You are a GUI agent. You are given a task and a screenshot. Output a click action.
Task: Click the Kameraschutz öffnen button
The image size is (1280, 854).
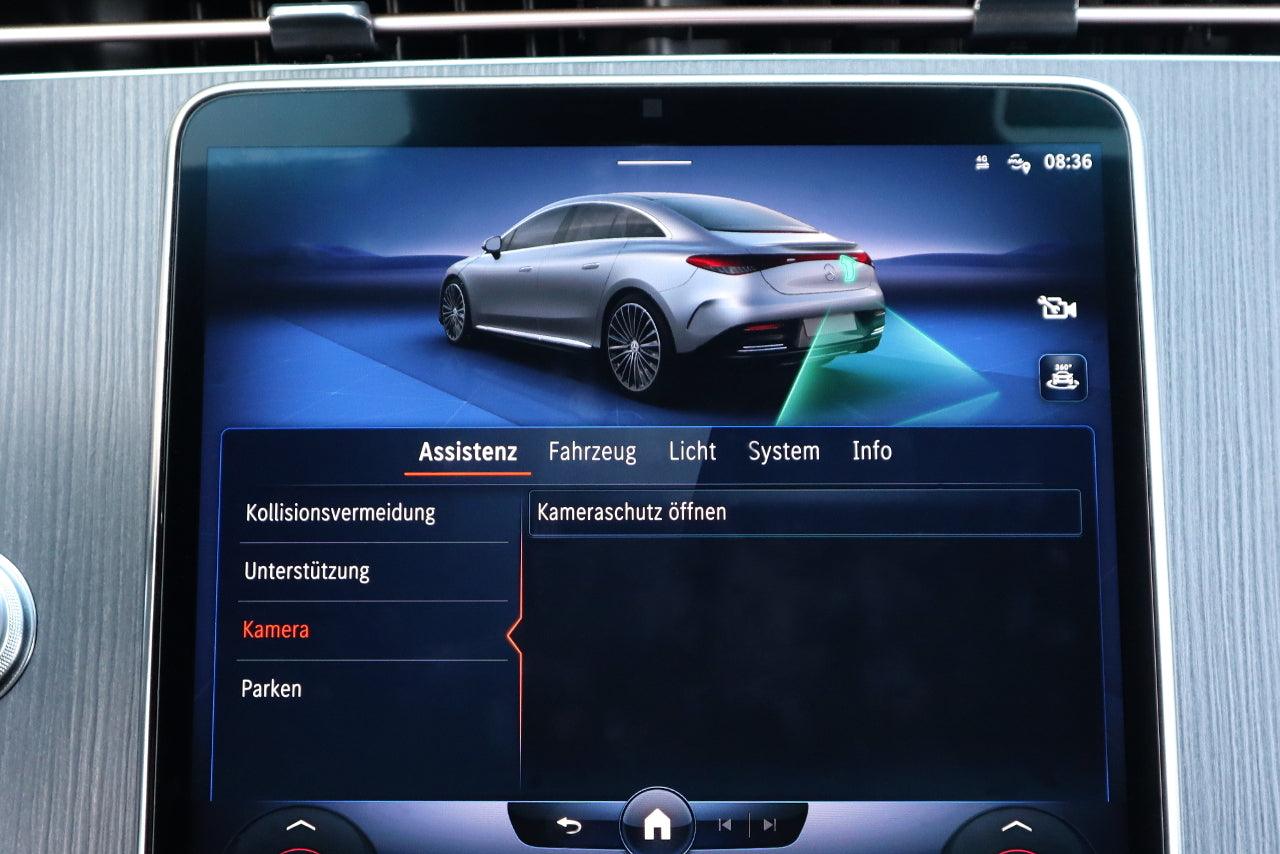(804, 513)
